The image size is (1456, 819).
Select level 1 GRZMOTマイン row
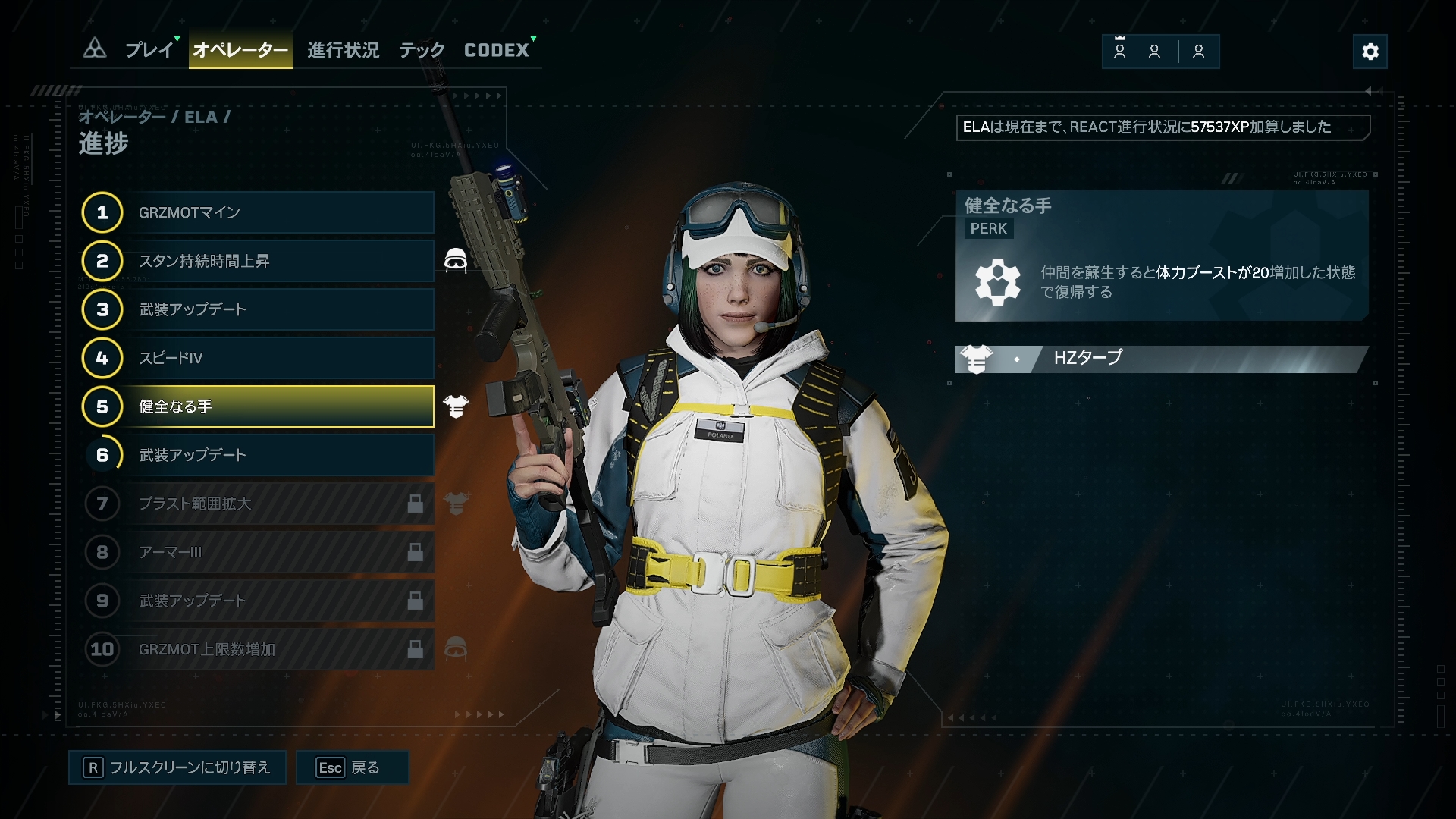tap(258, 212)
